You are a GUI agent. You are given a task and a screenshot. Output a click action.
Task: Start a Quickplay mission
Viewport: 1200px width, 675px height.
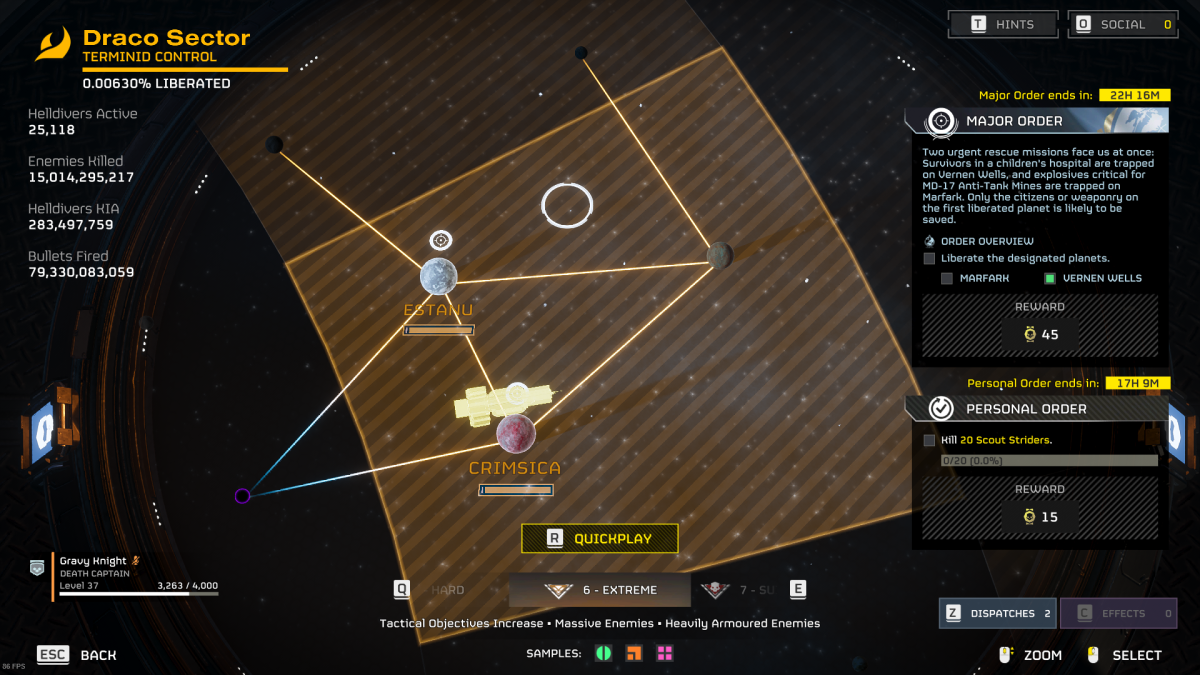click(x=600, y=539)
